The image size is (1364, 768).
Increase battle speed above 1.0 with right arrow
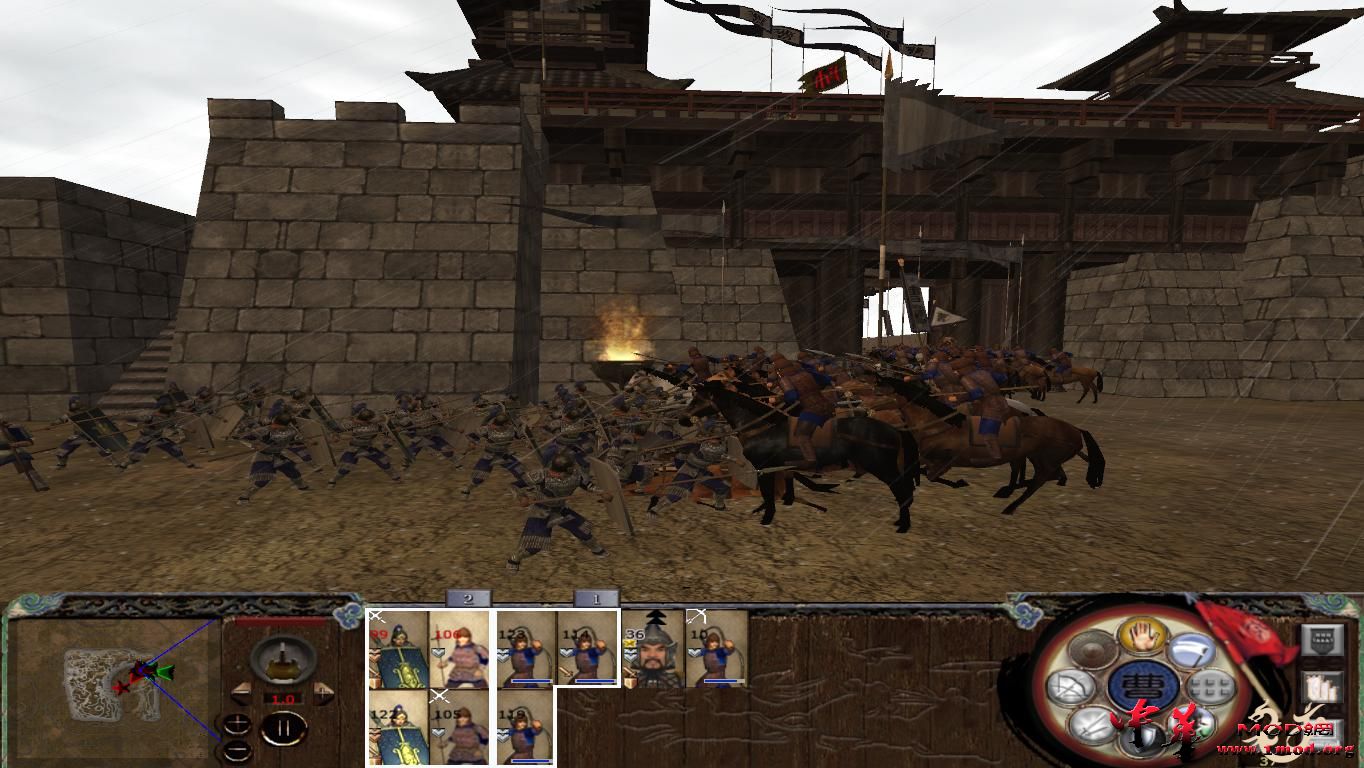point(323,691)
